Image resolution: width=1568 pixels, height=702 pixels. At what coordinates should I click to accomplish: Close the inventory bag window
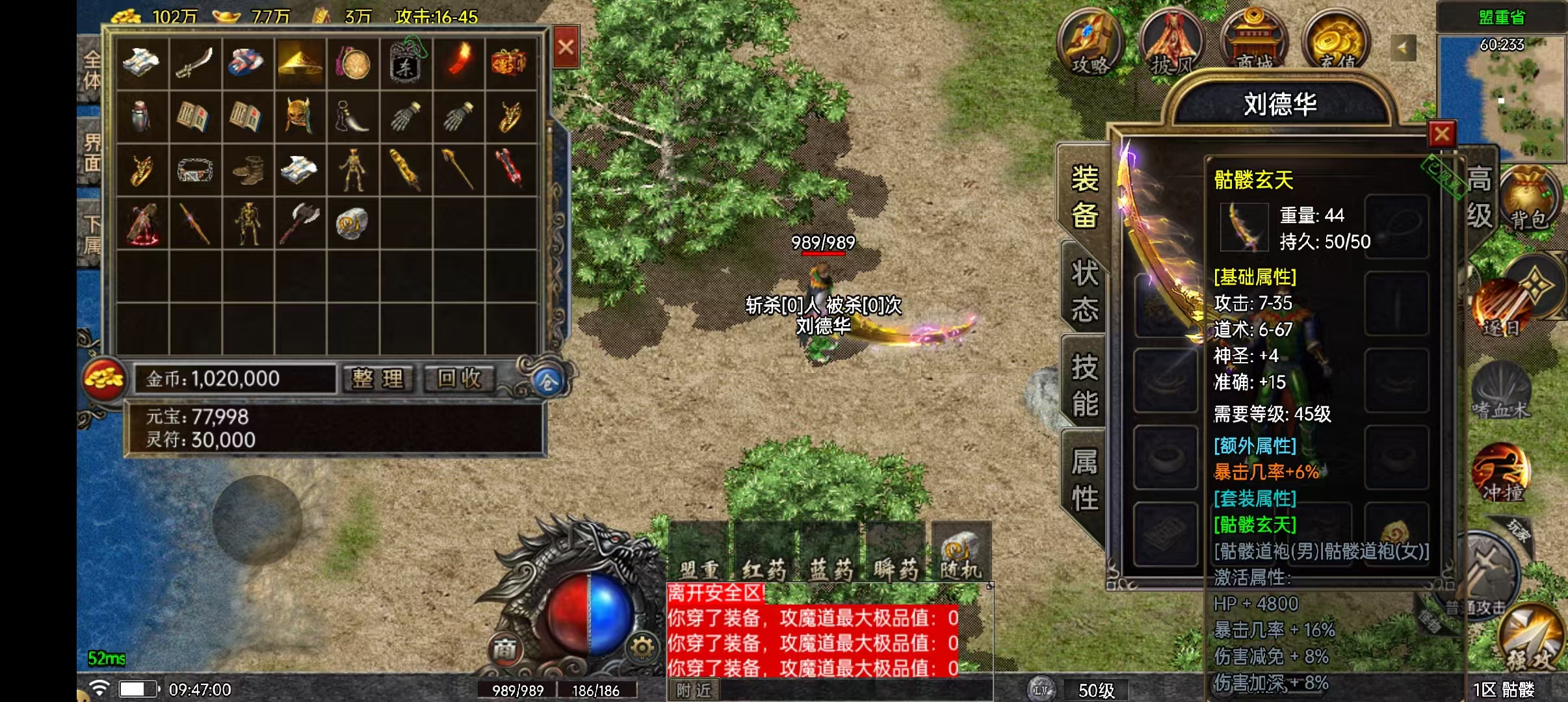click(x=566, y=47)
